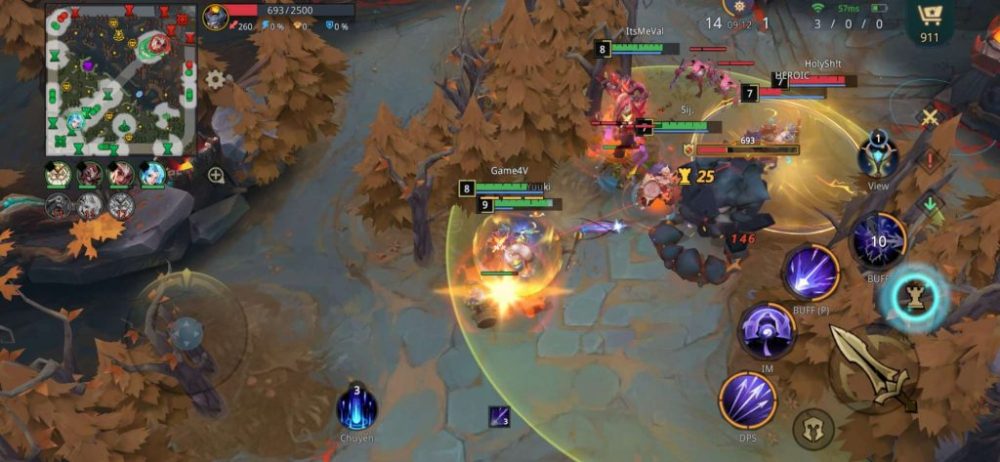Tap the helmet target button
This screenshot has height=462, width=1000.
(x=813, y=429)
